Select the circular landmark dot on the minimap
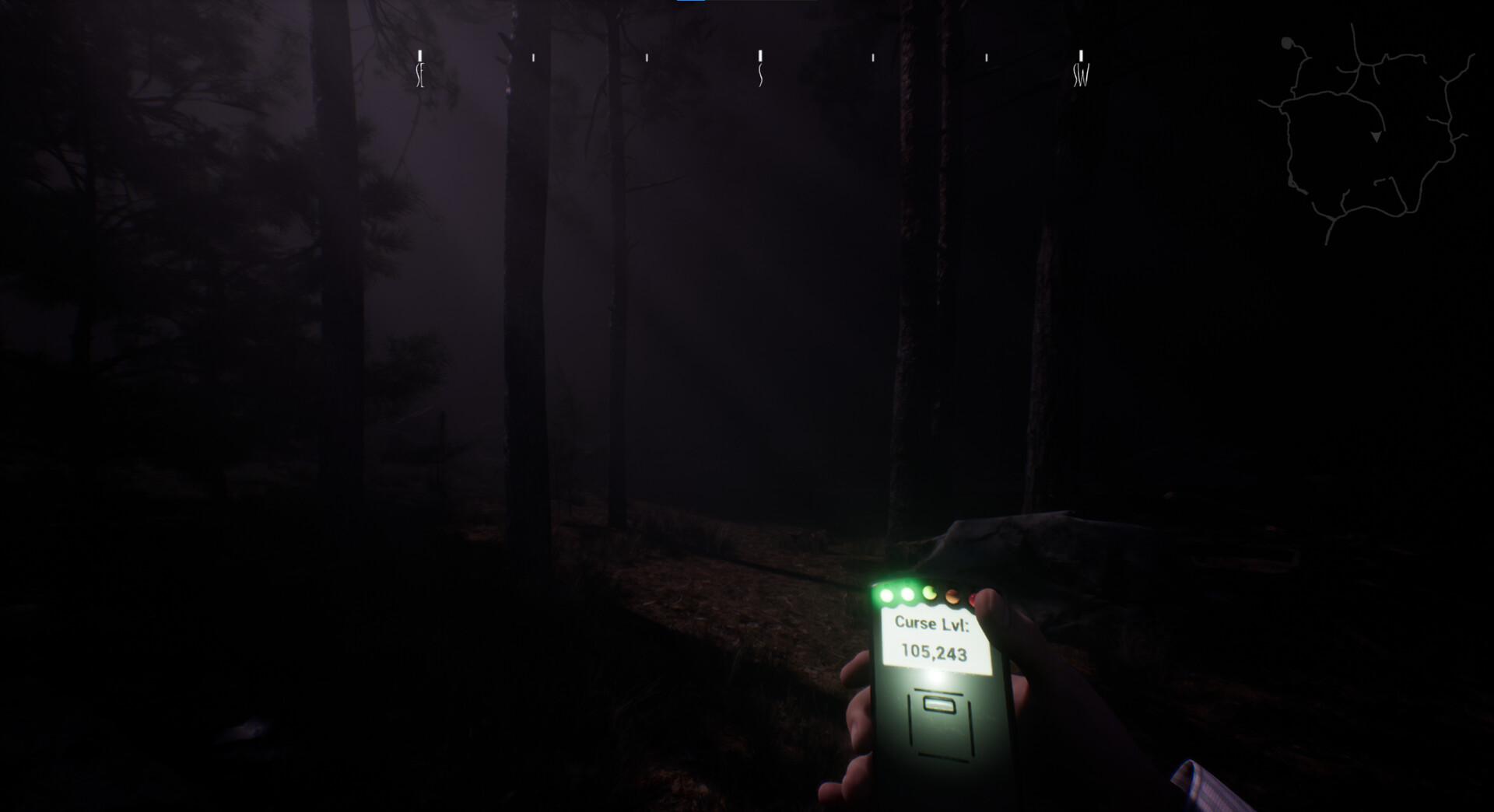 click(1286, 43)
